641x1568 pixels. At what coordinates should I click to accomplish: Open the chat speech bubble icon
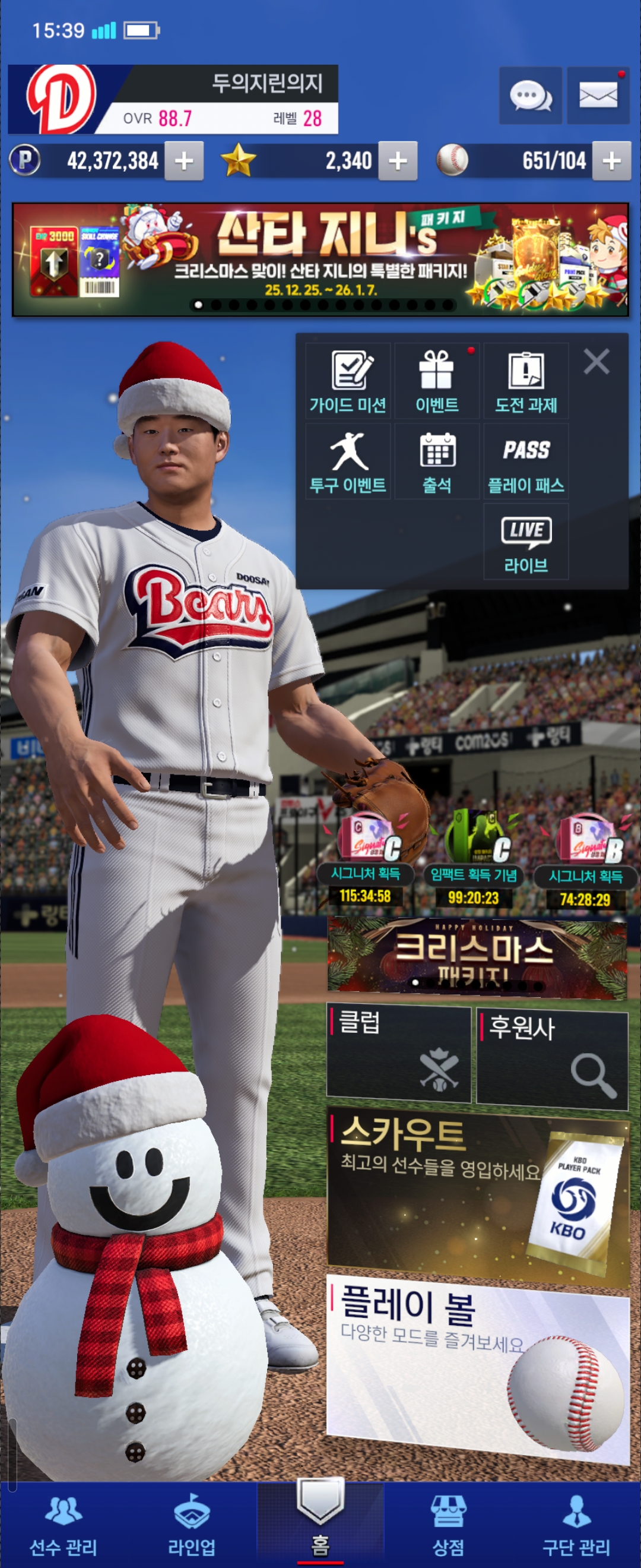529,96
